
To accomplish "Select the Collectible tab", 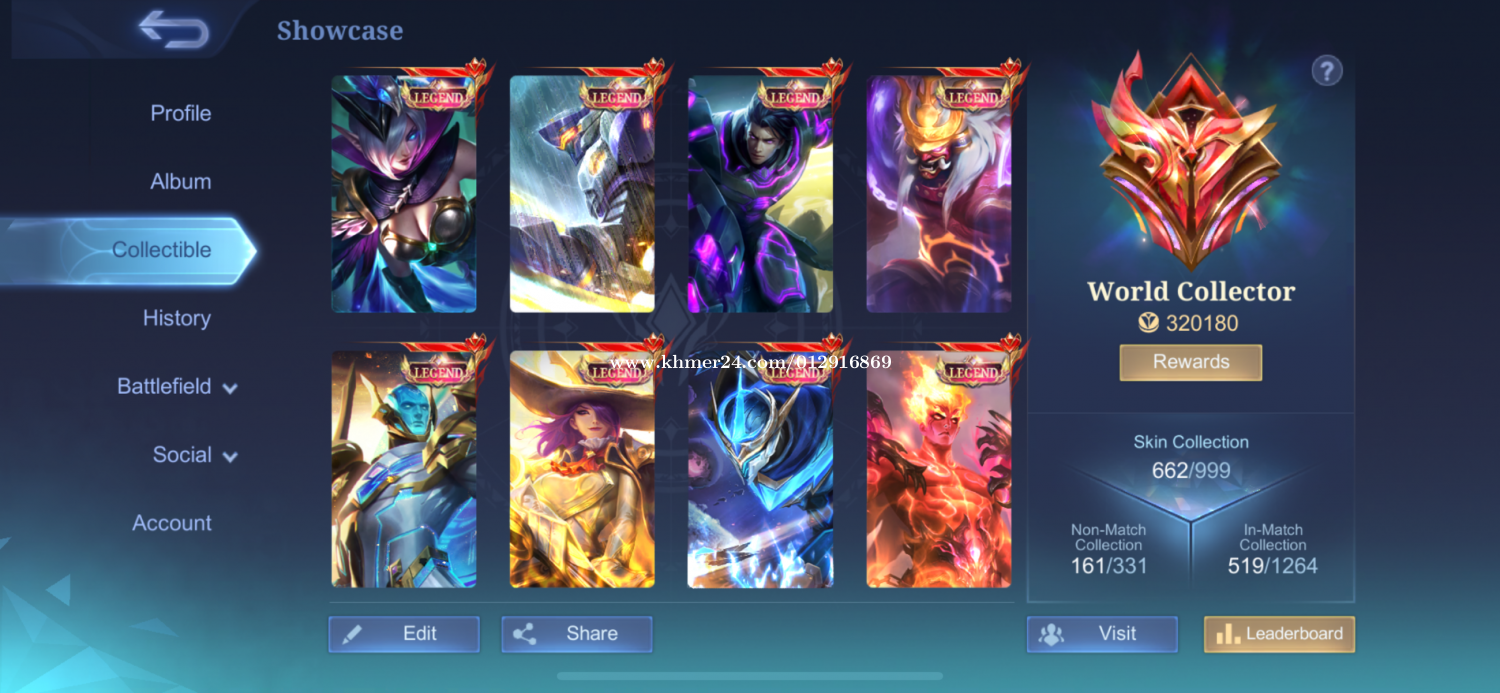I will 161,250.
